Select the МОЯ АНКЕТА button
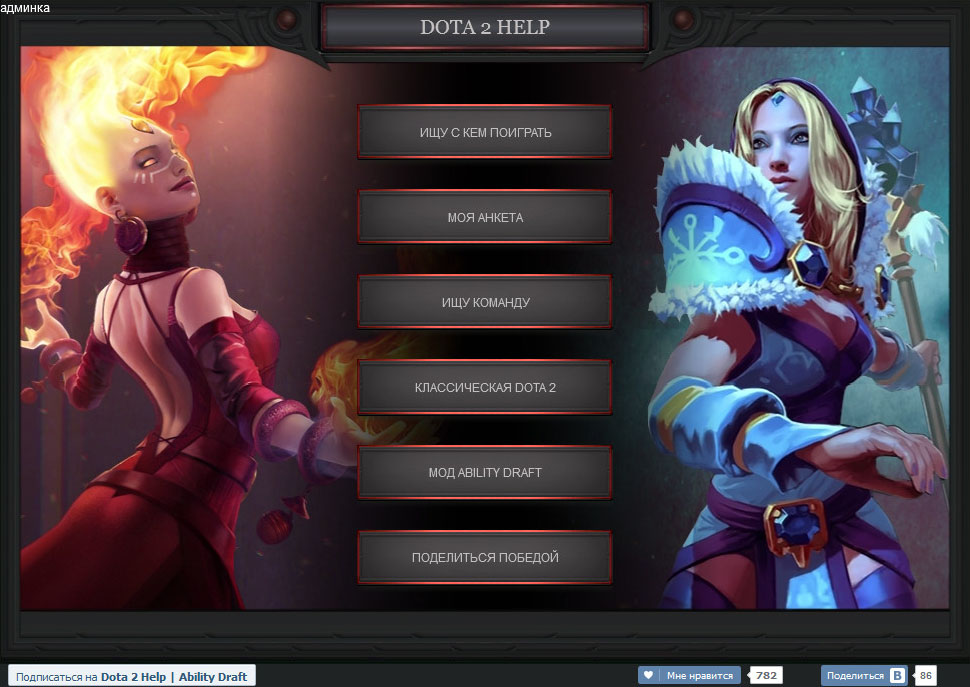This screenshot has height=687, width=970. point(485,217)
